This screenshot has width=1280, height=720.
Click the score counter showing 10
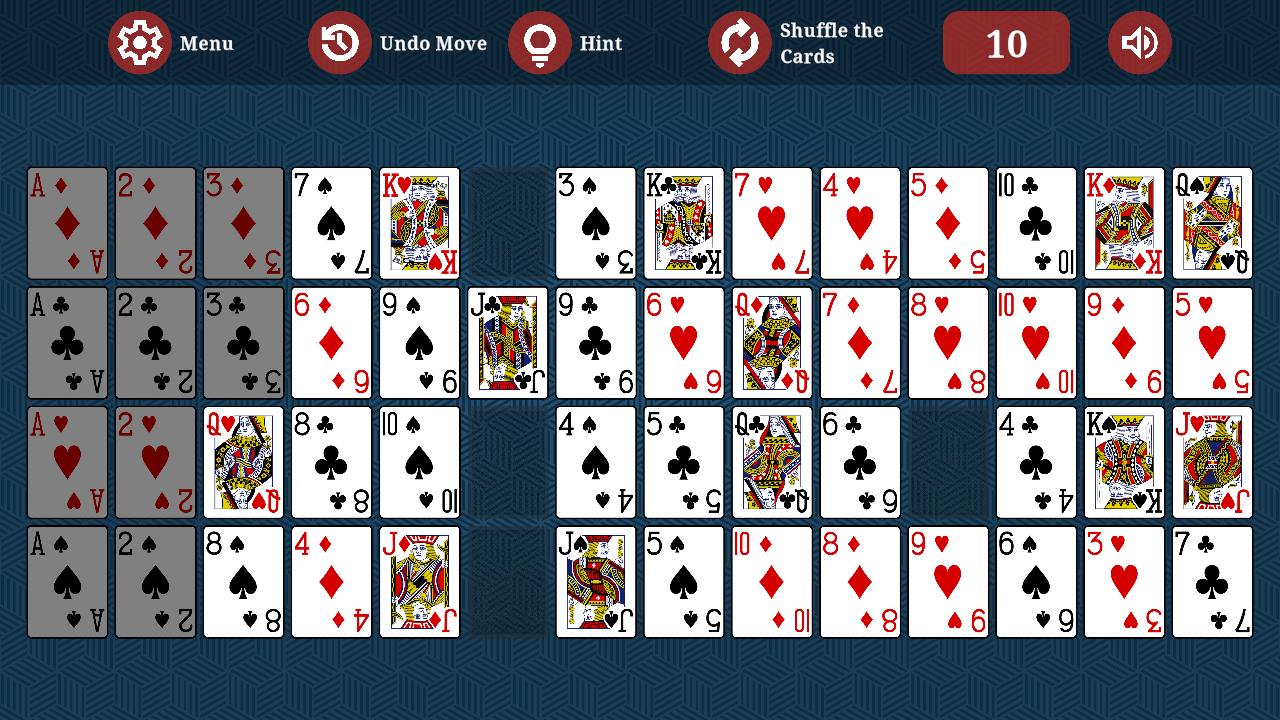tap(1006, 43)
